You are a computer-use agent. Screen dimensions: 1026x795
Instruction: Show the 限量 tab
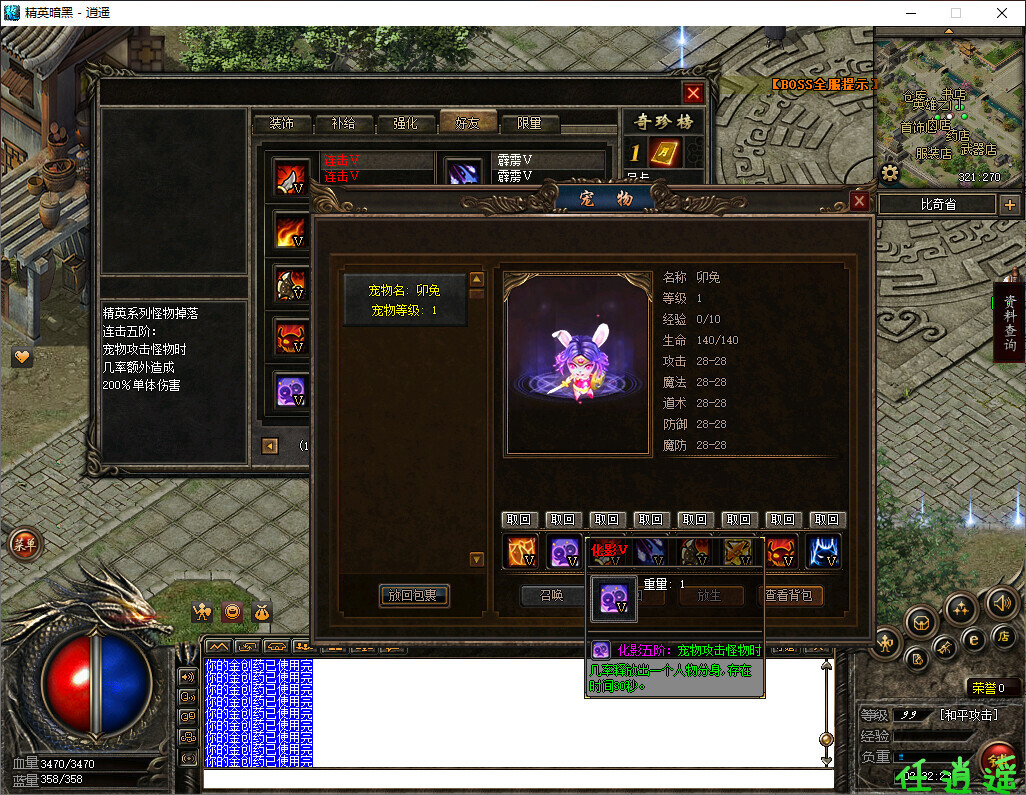529,123
